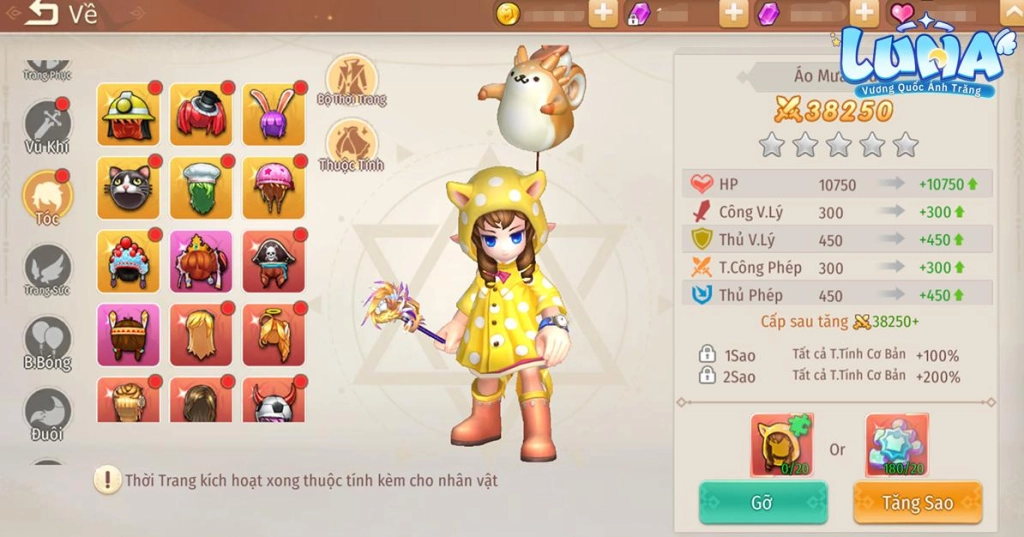The image size is (1024, 537).
Task: Open the Vũ Khí weapon category
Action: click(x=48, y=128)
